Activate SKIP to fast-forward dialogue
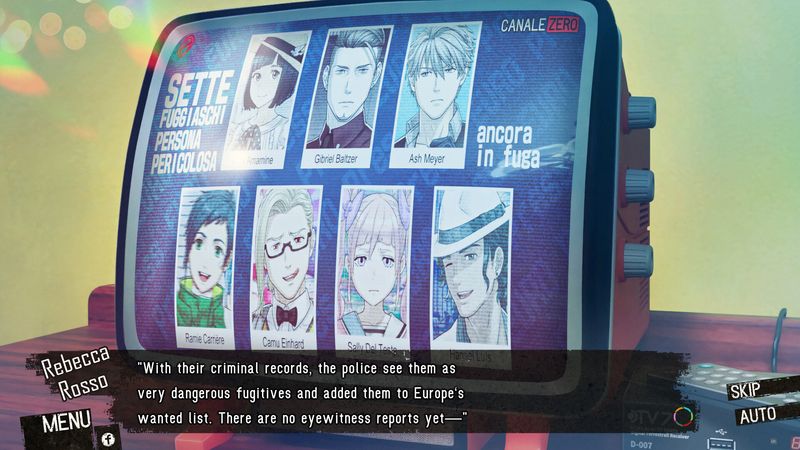 pos(746,391)
